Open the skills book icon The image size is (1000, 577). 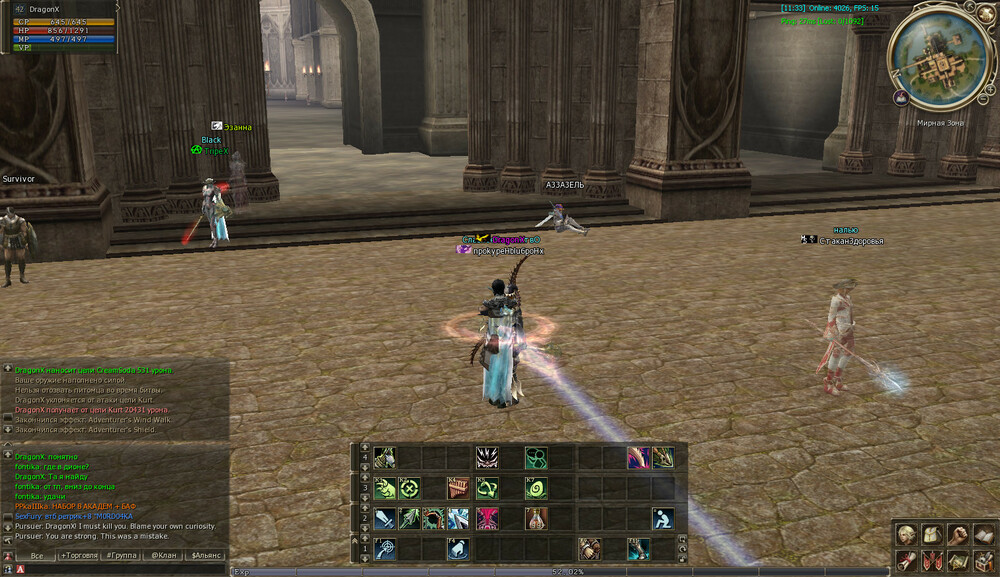(x=983, y=535)
